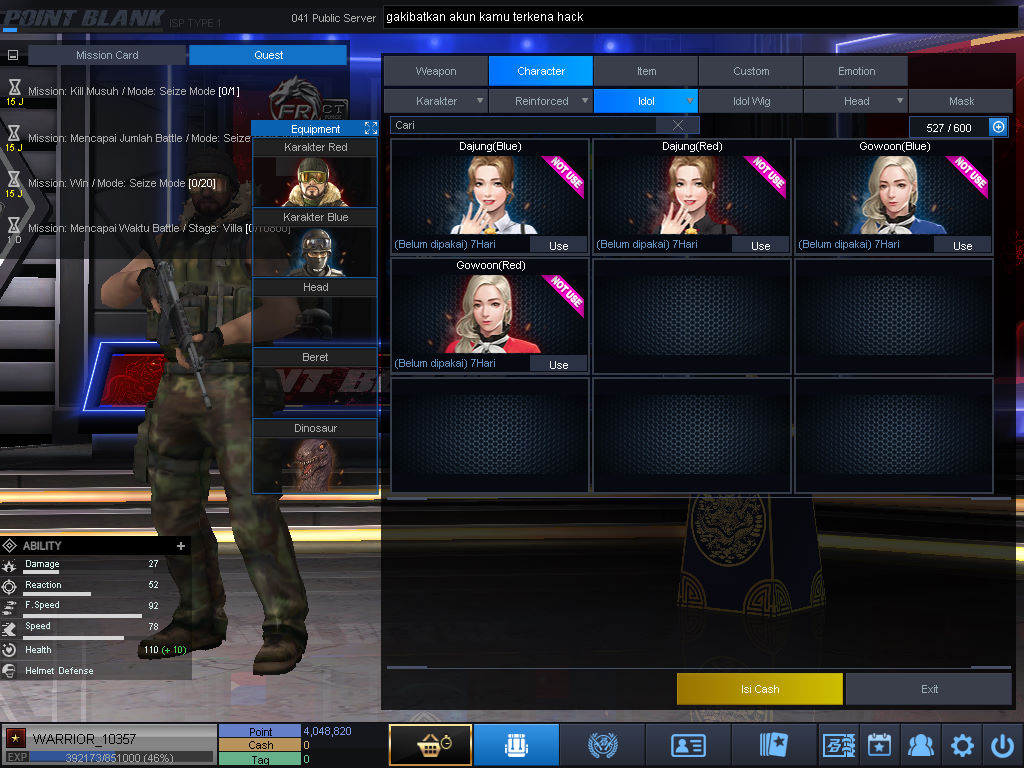Click the Cari search field
The width and height of the screenshot is (1024, 768).
click(x=525, y=125)
